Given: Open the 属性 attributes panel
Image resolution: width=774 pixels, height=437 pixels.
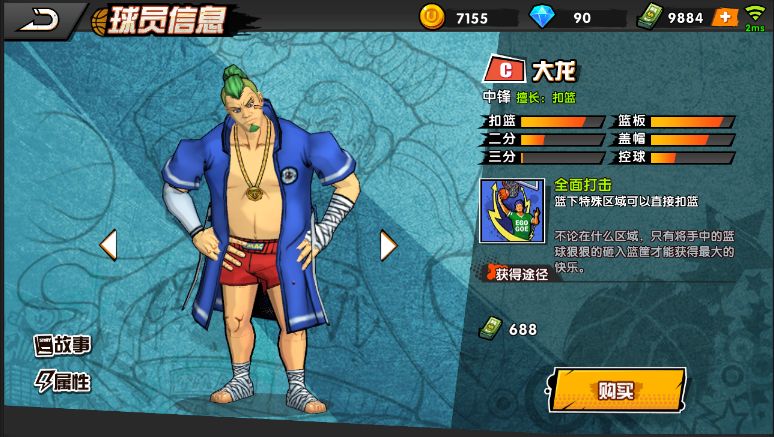Looking at the screenshot, I should (63, 381).
